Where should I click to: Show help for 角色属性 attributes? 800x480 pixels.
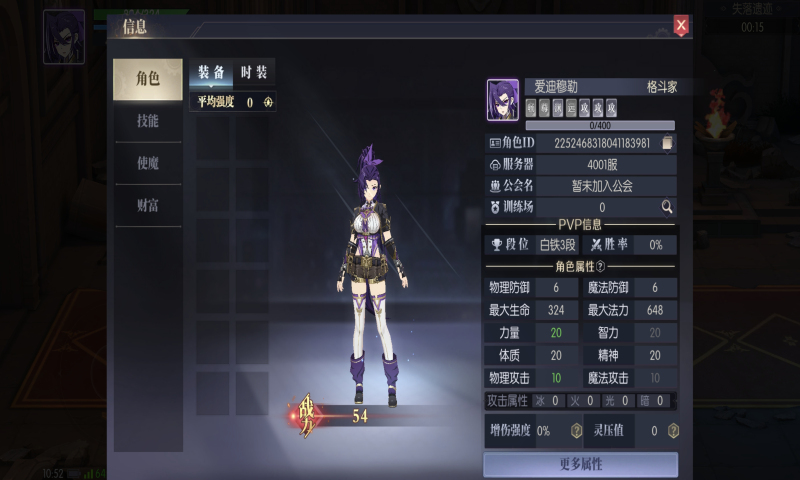(601, 266)
